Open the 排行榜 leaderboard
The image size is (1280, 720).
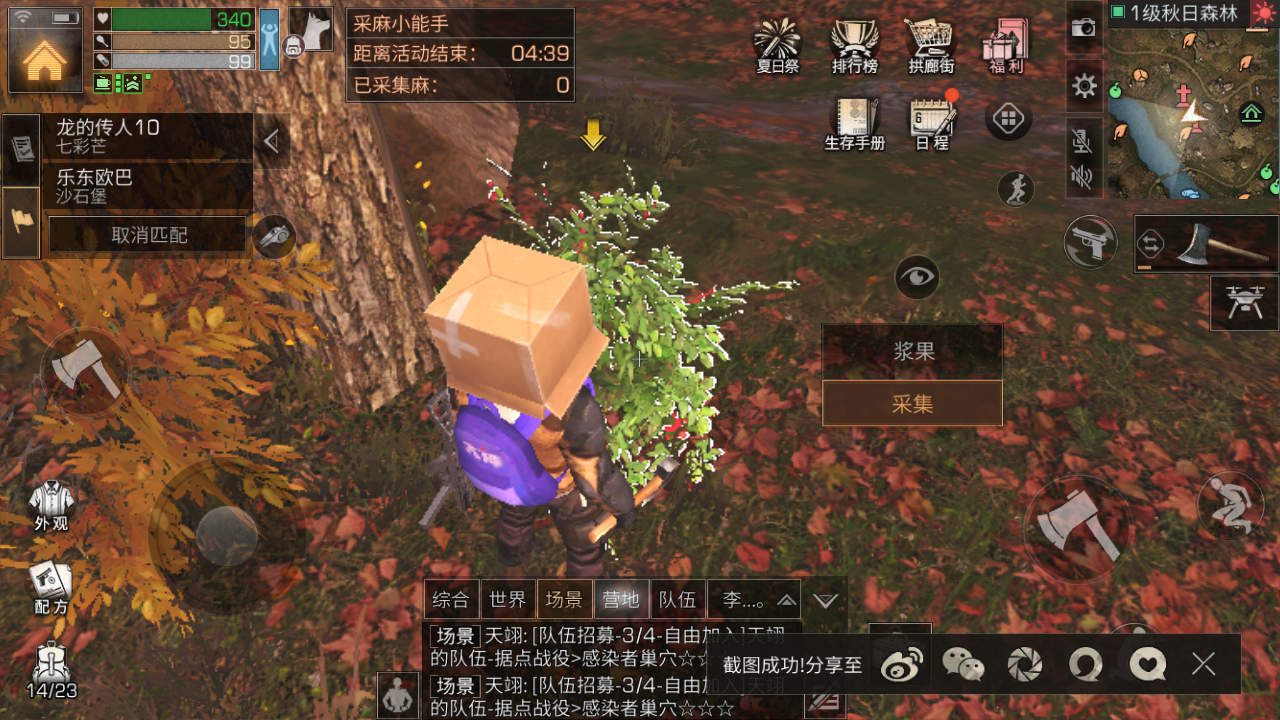click(854, 45)
